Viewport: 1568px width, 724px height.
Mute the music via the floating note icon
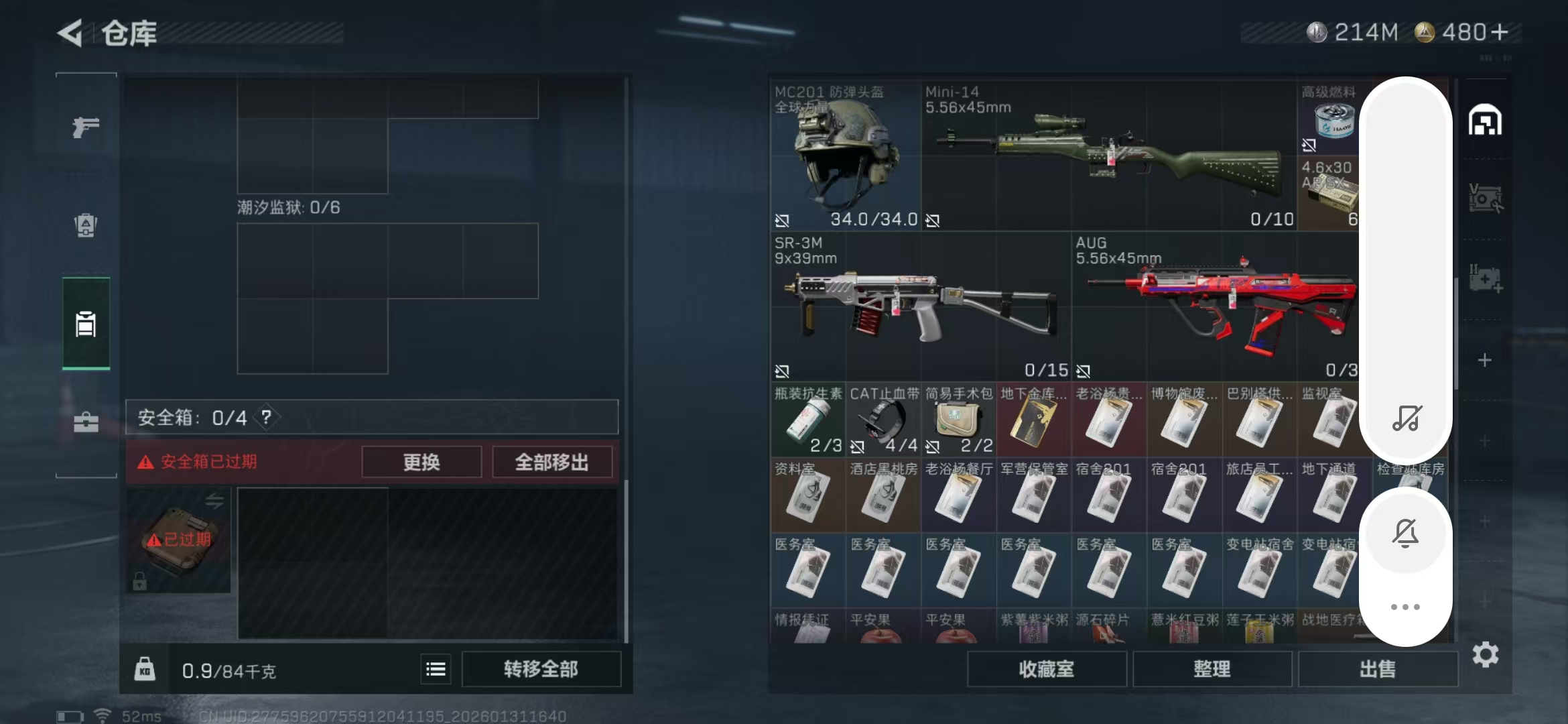pos(1406,419)
